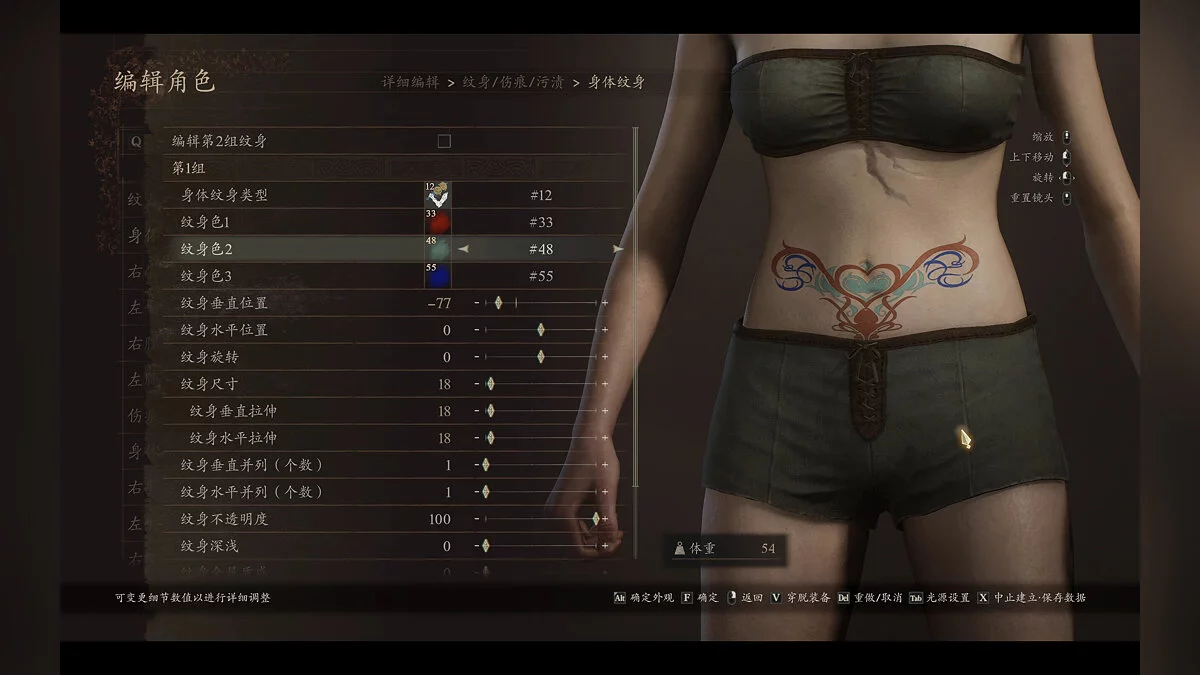
Task: Set the 纹身旋转 slider
Action: tap(541, 357)
